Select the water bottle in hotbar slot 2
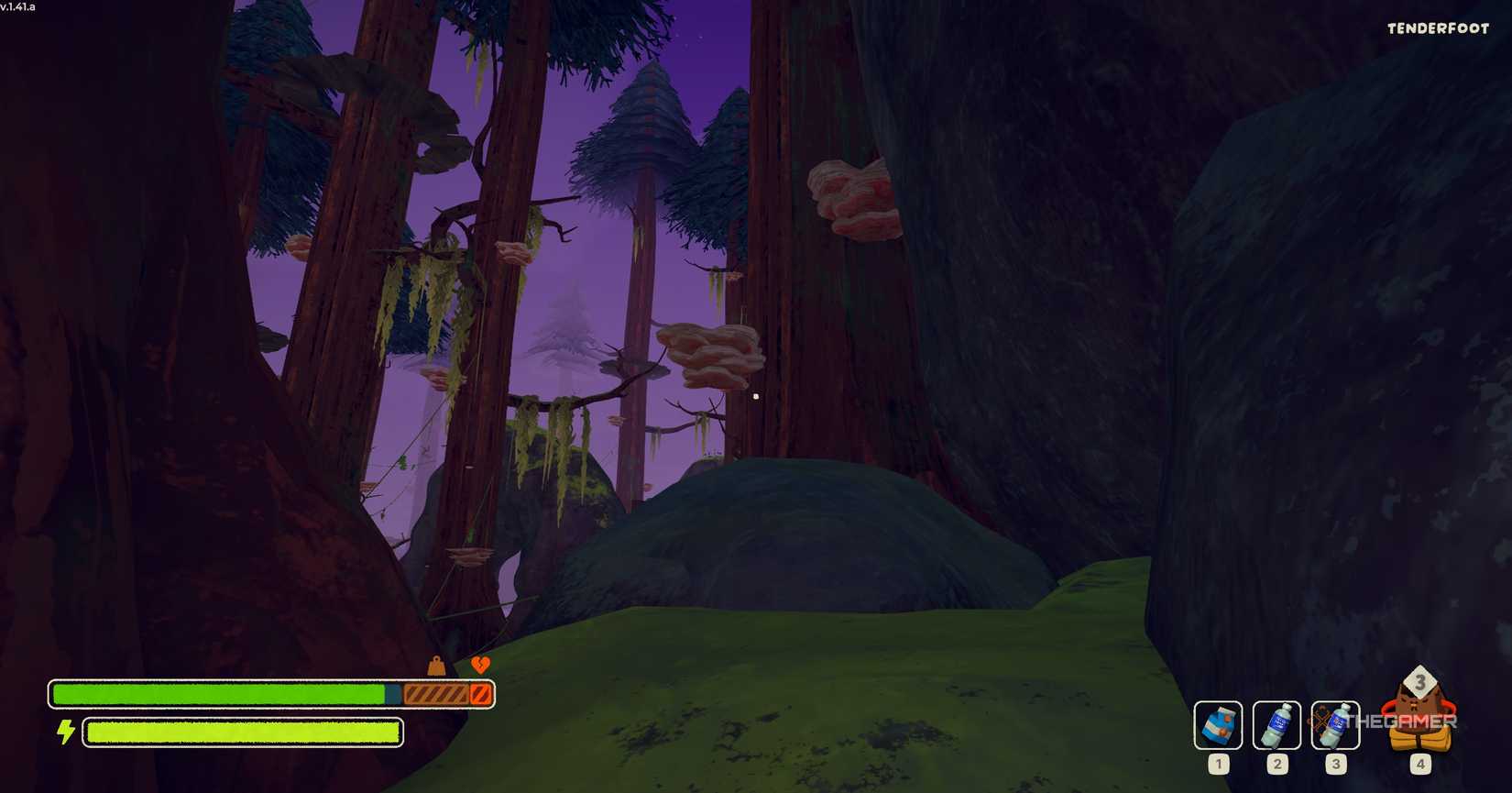Image resolution: width=1512 pixels, height=793 pixels. 1277,725
